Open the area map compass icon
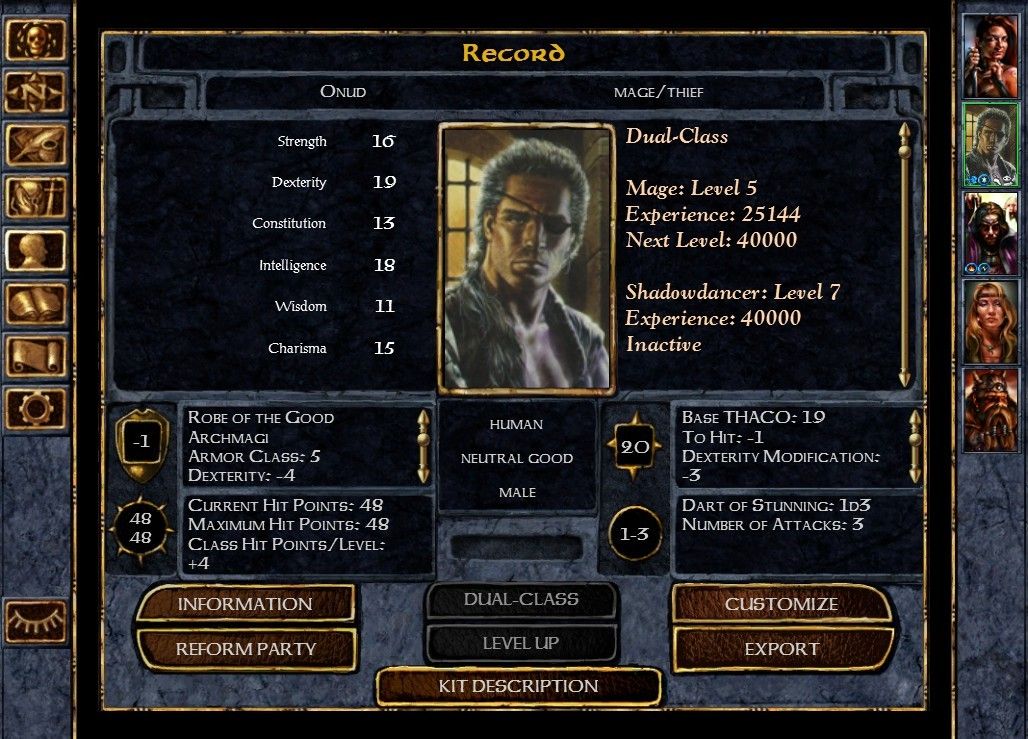Image resolution: width=1028 pixels, height=739 pixels. coord(36,92)
